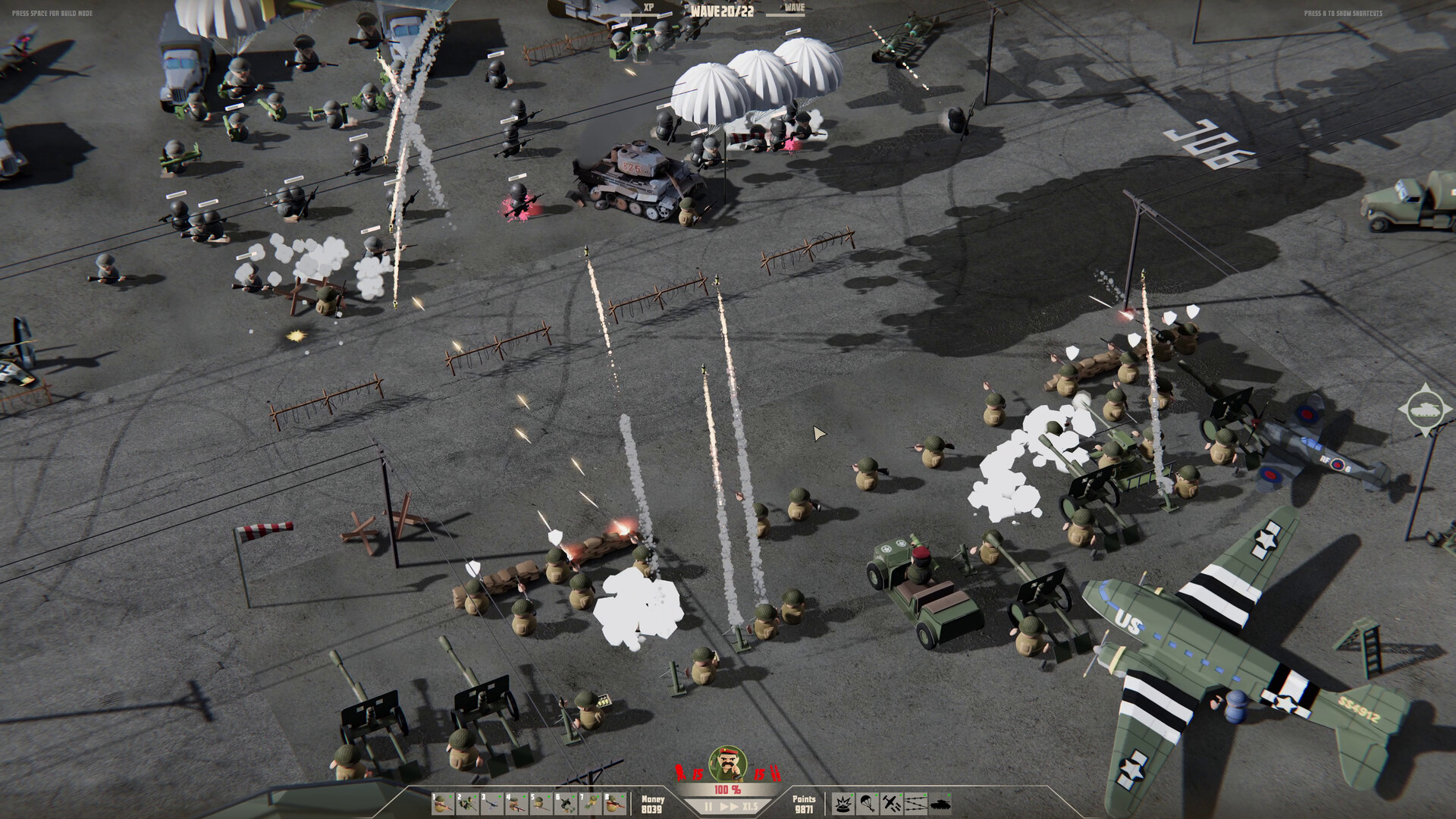Pause the game with the pause button
1456x819 pixels.
pyautogui.click(x=709, y=807)
